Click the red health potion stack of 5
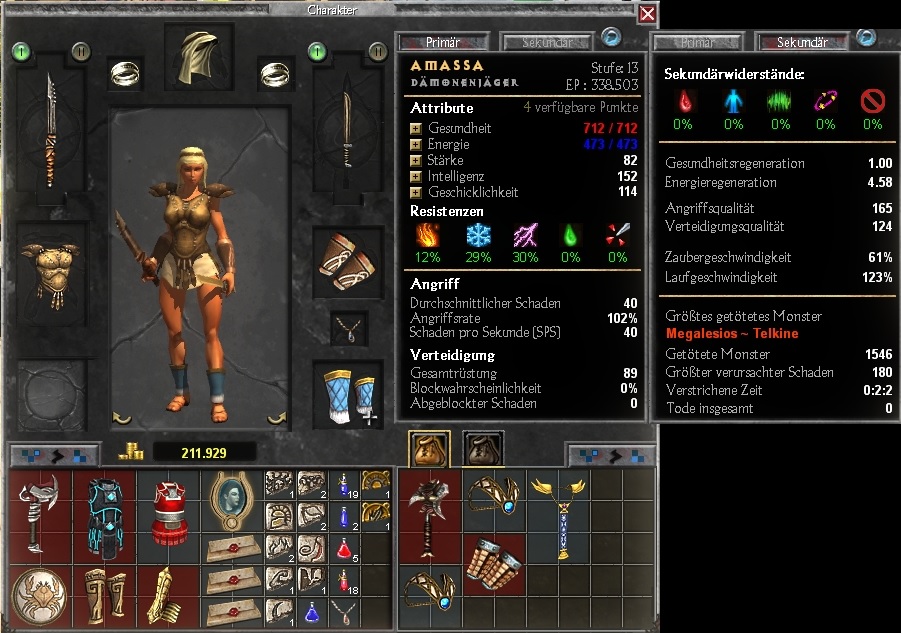 (x=343, y=547)
